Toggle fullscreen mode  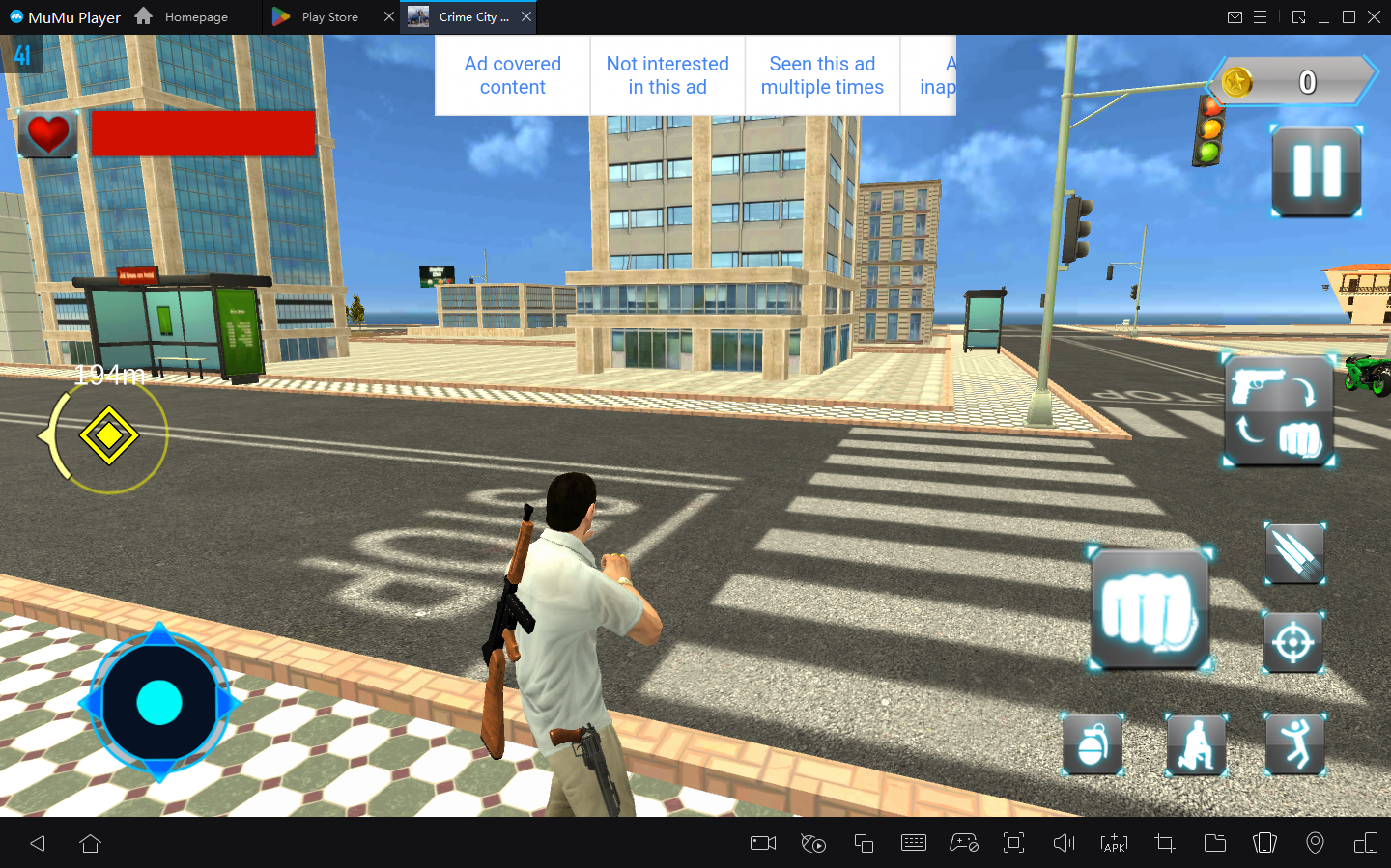[x=1013, y=843]
